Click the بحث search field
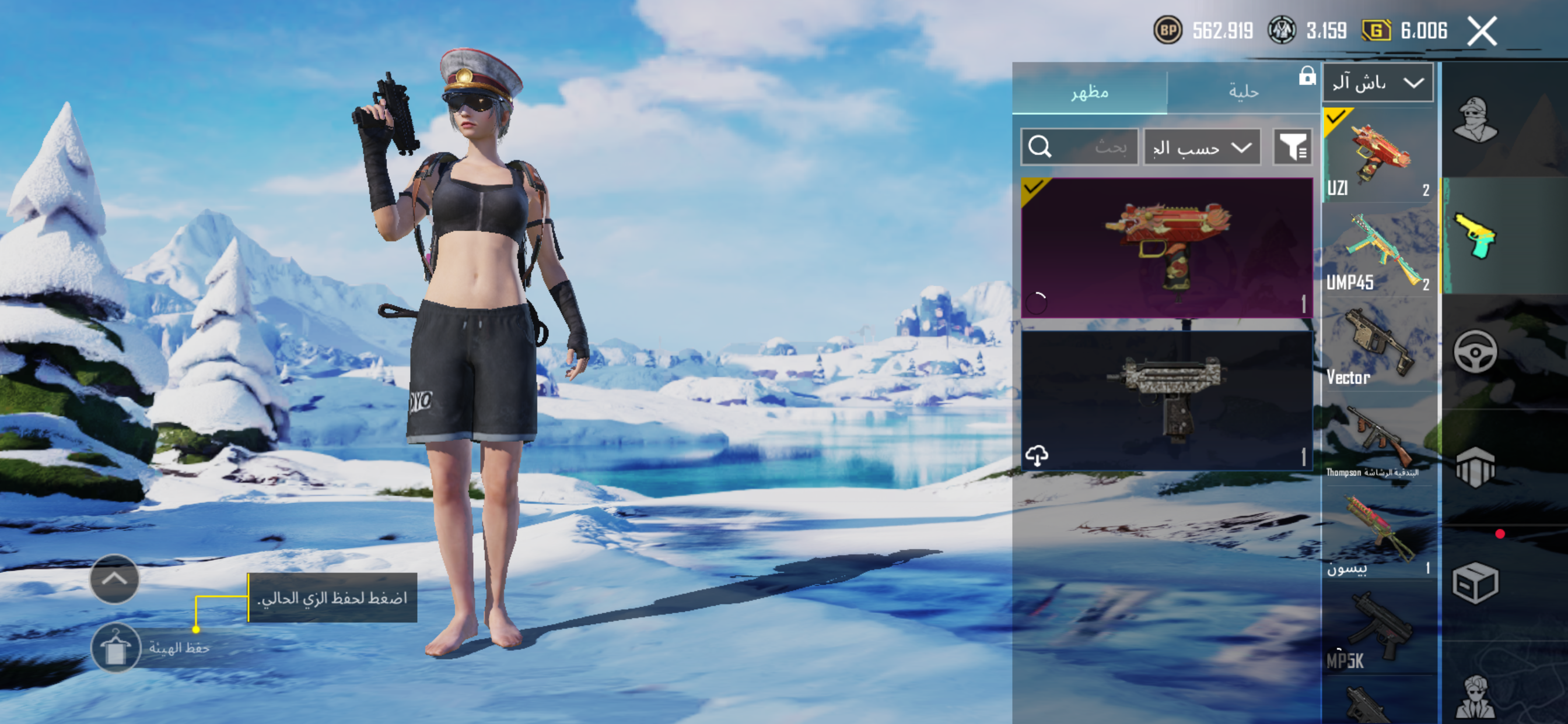 pyautogui.click(x=1079, y=147)
